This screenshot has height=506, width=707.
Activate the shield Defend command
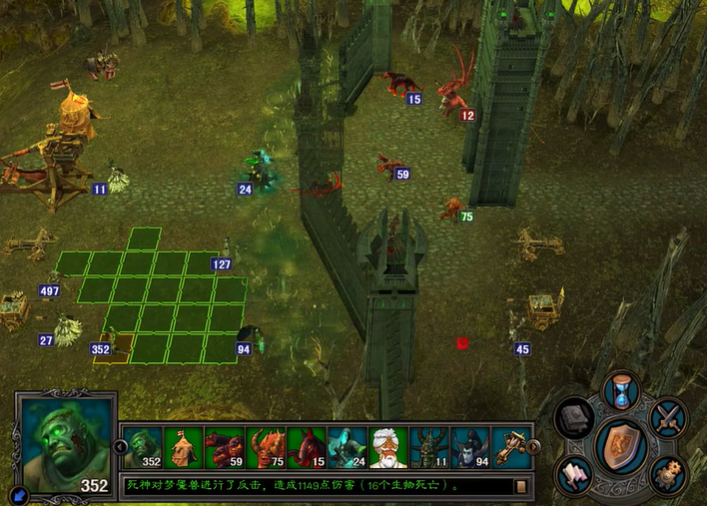621,445
